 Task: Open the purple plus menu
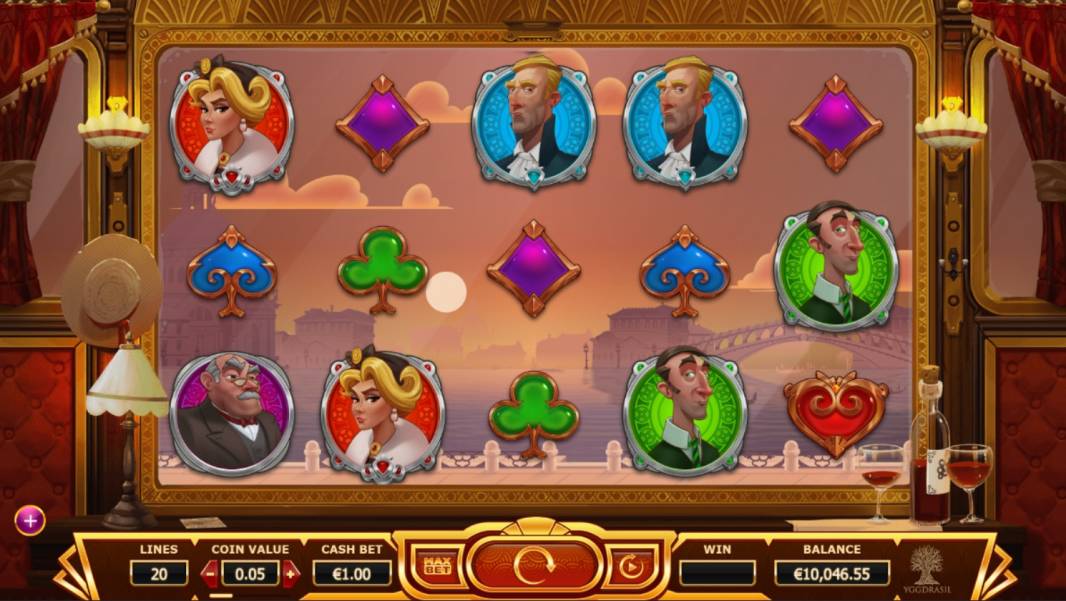point(29,520)
